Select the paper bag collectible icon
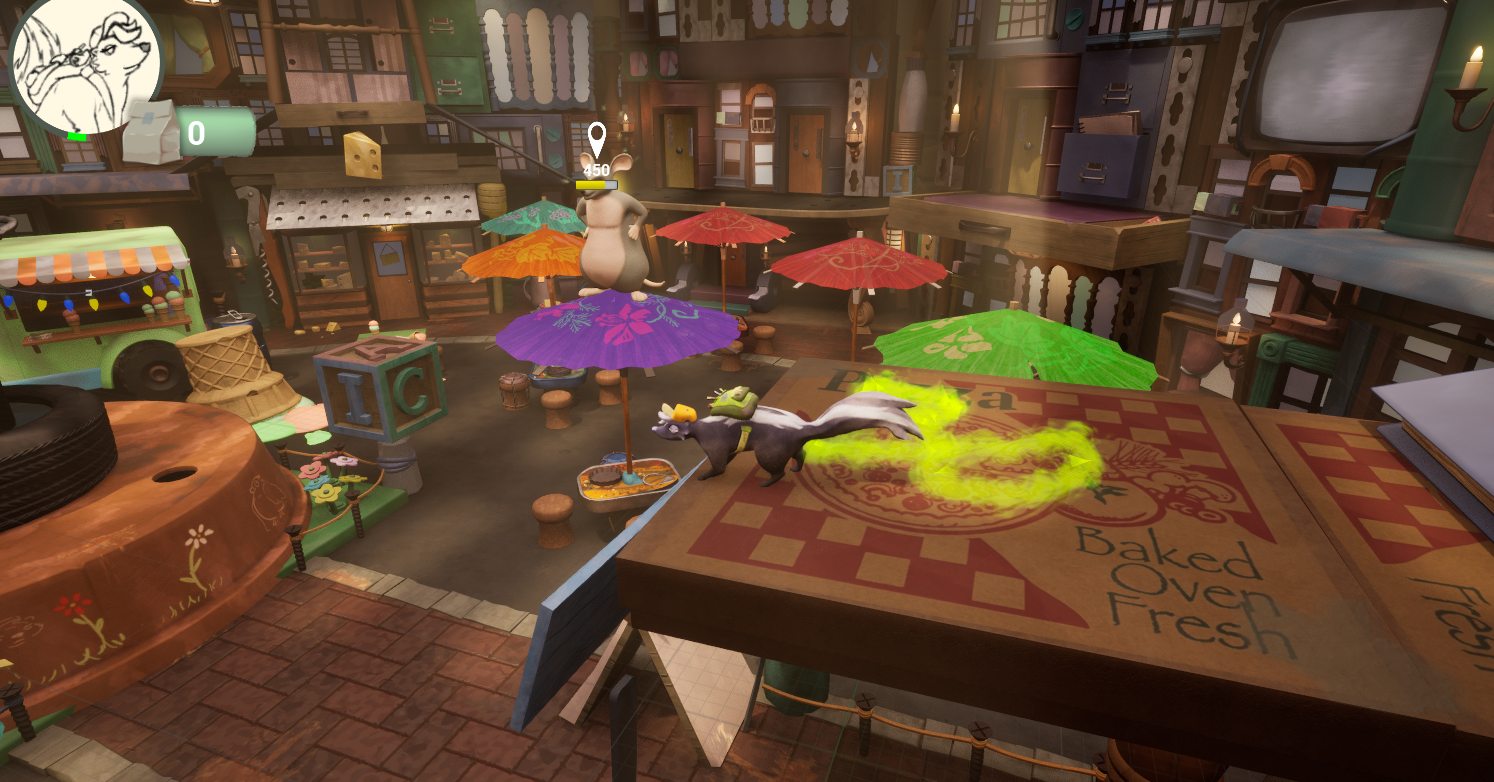Viewport: 1494px width, 782px height. click(150, 132)
